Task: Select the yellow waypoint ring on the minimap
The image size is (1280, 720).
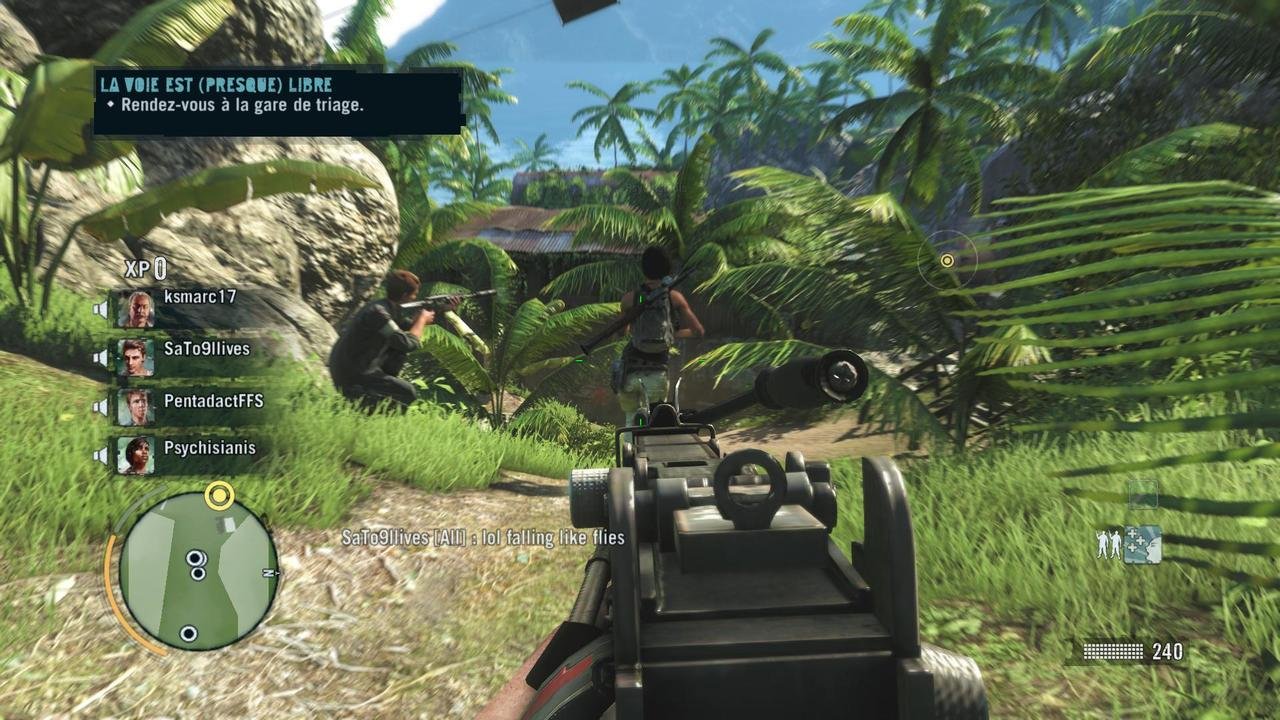Action: 218,495
